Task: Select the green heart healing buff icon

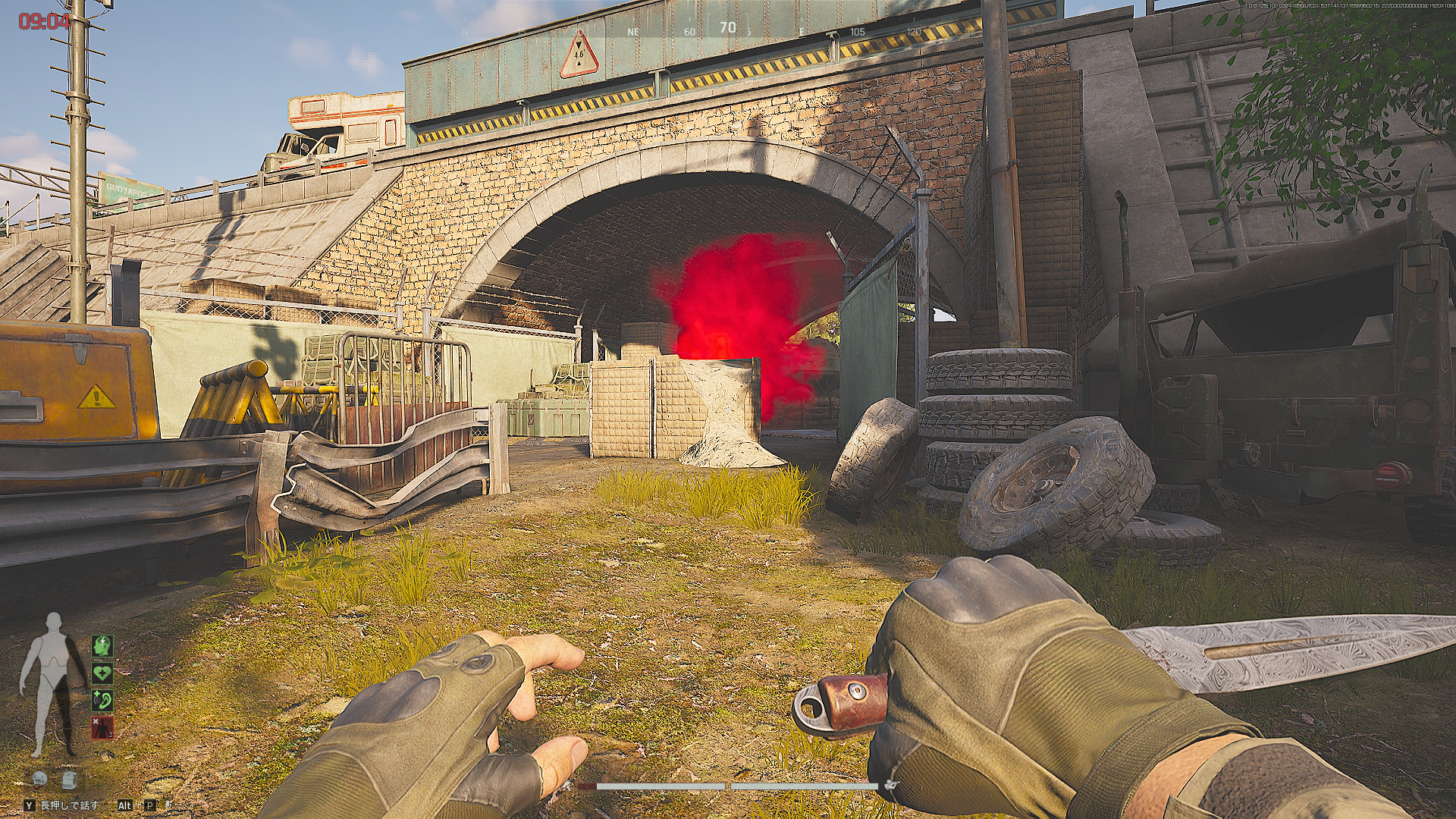Action: pos(102,673)
